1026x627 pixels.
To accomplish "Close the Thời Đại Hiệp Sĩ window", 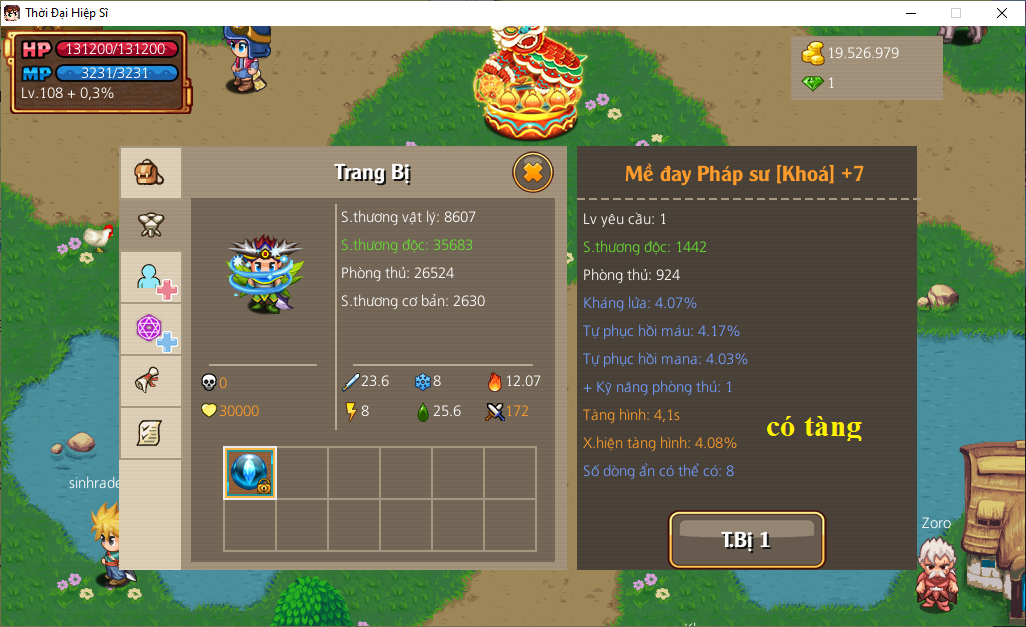I will (x=1002, y=13).
